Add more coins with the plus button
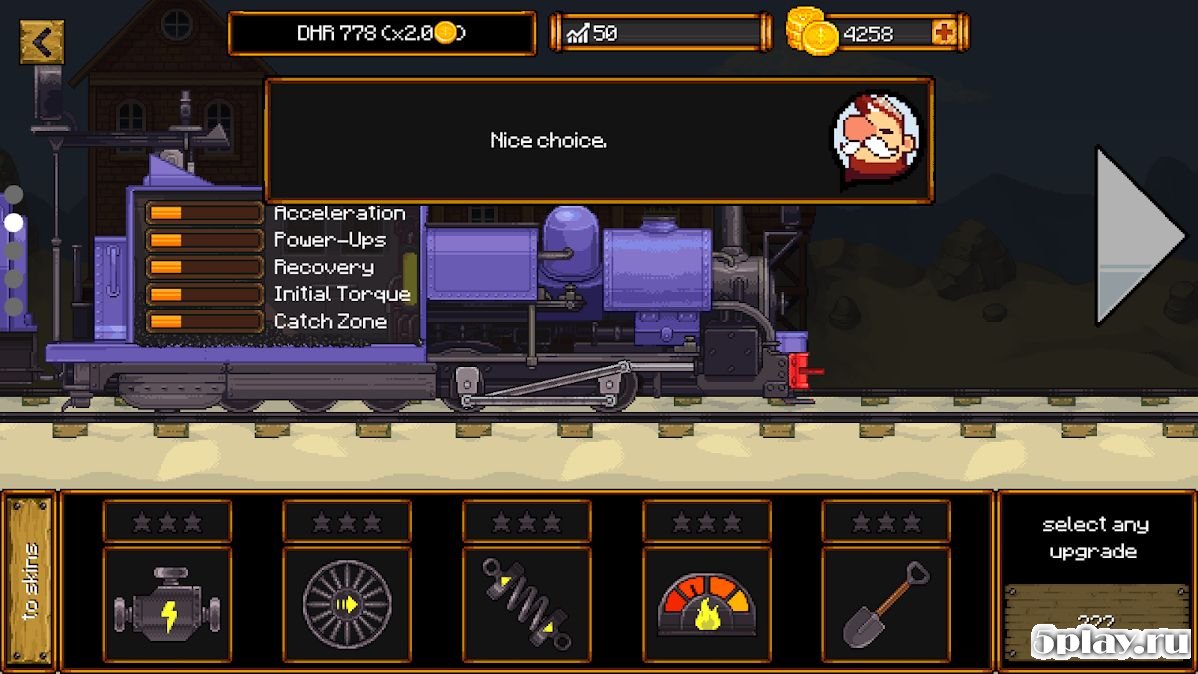1198x674 pixels. point(943,33)
